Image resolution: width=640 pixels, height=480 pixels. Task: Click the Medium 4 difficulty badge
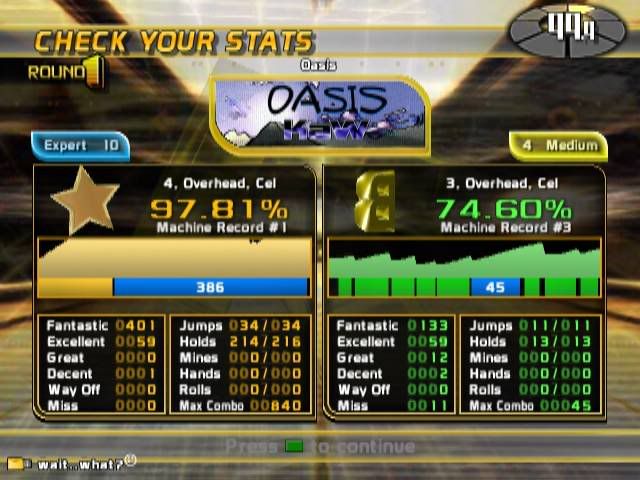(558, 146)
